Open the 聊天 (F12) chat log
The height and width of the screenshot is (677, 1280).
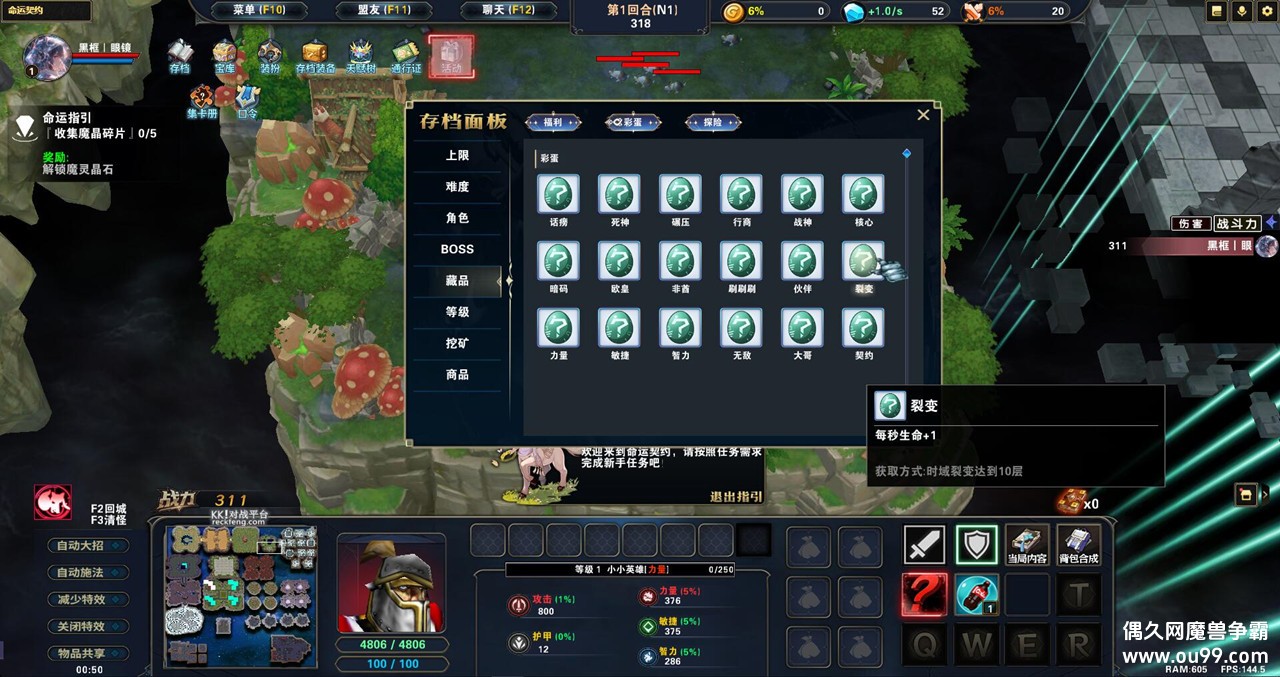pos(510,11)
